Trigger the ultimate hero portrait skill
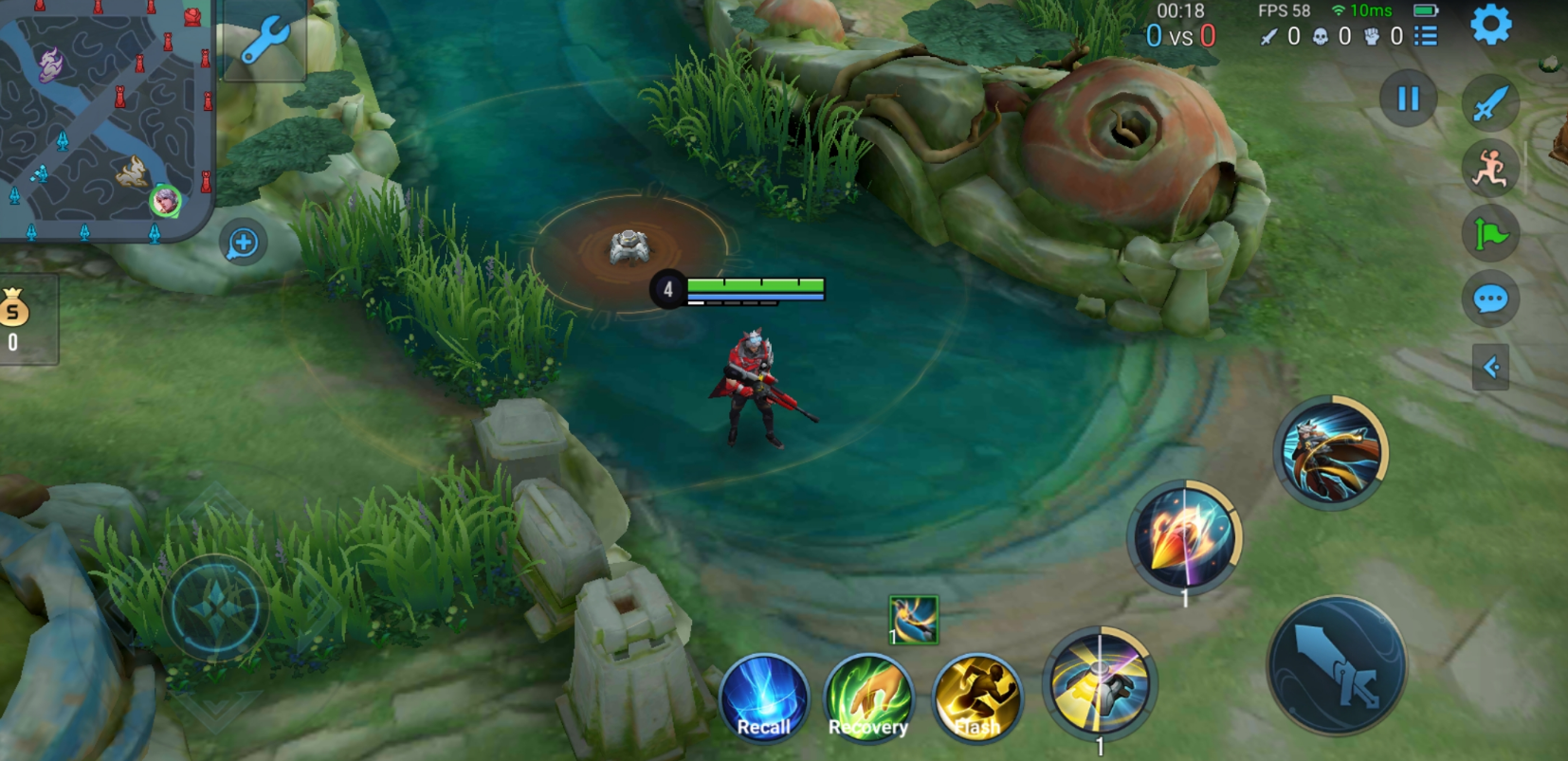Screen dimensions: 1568x761 pos(1331,453)
